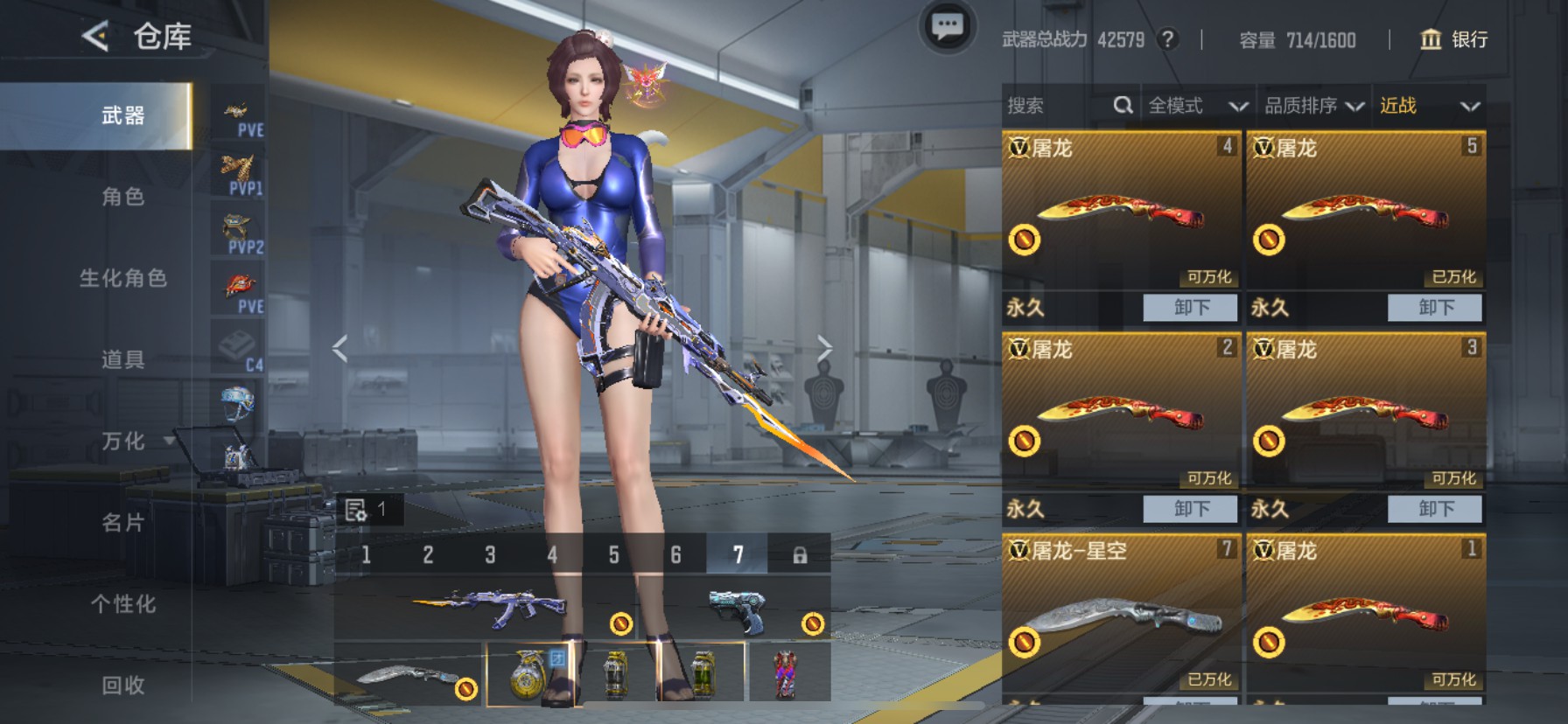The image size is (1568, 724).
Task: Unlock the padlock loadout slot
Action: pos(799,554)
